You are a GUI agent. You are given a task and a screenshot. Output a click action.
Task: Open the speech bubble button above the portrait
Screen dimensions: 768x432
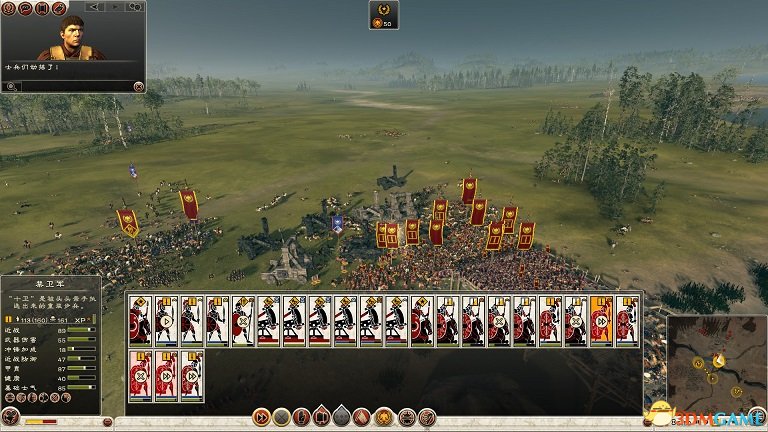(x=27, y=9)
